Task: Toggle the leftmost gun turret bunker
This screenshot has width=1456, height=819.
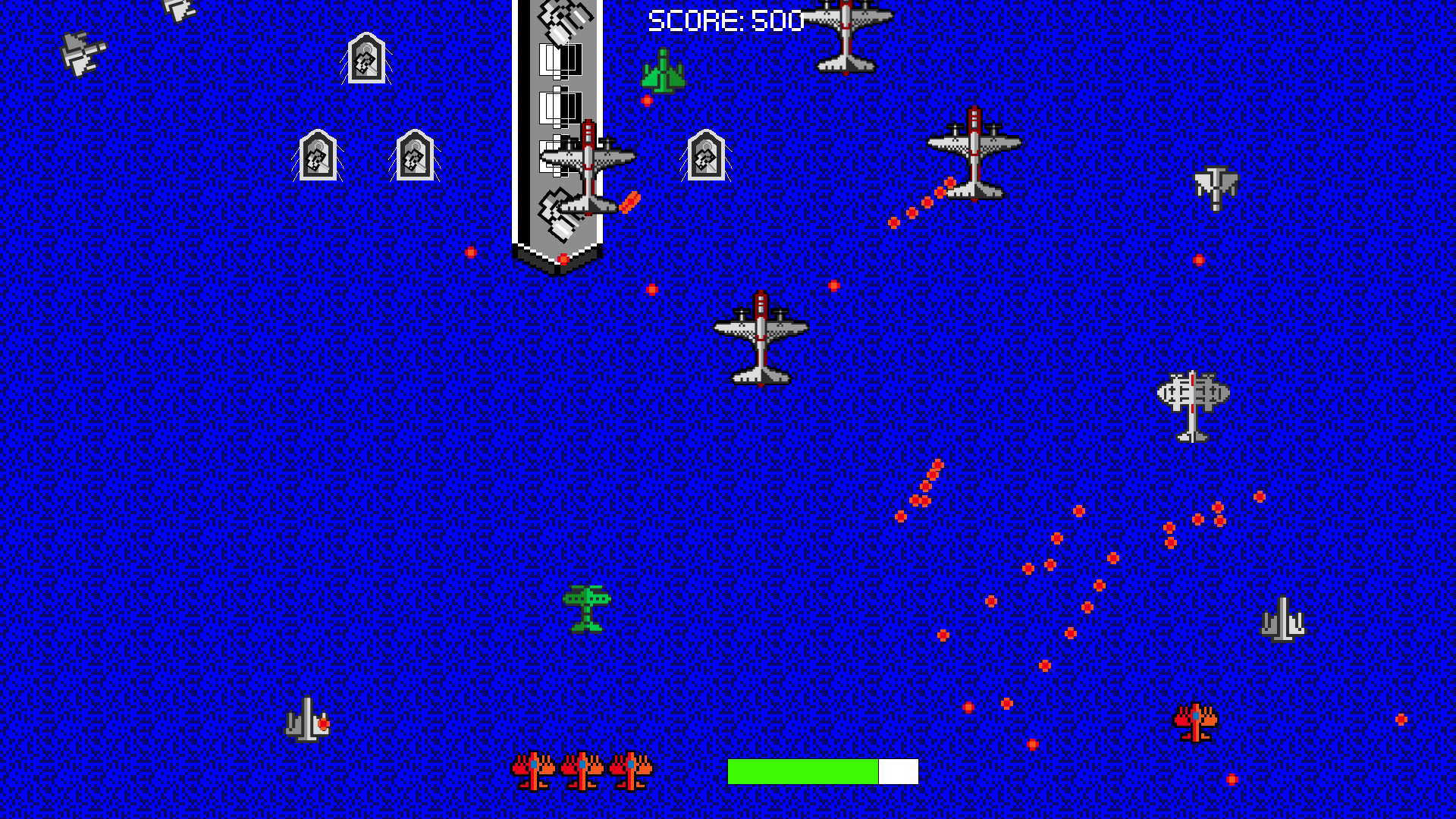Action: coord(318,155)
